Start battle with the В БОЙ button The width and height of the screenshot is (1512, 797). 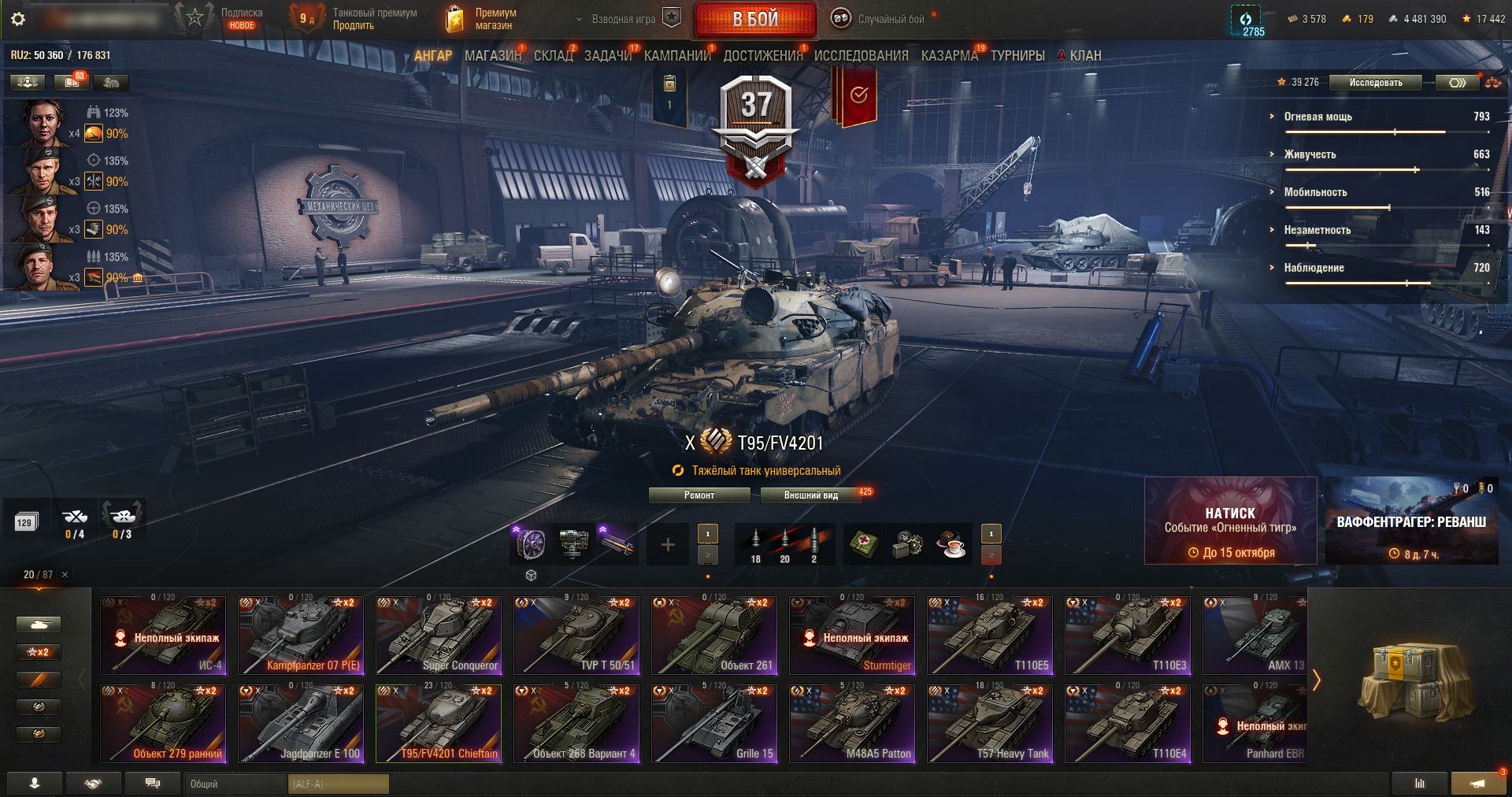pyautogui.click(x=755, y=20)
